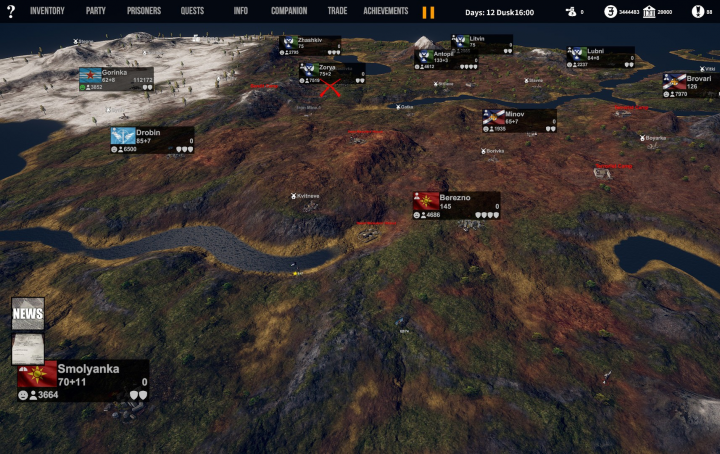Viewport: 720px width, 454px height.
Task: Open the Info menu
Action: pyautogui.click(x=241, y=11)
